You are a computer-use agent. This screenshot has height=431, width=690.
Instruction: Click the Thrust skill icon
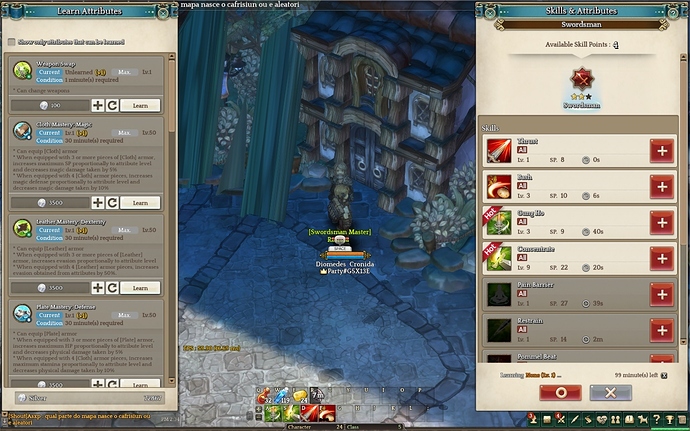coord(499,151)
